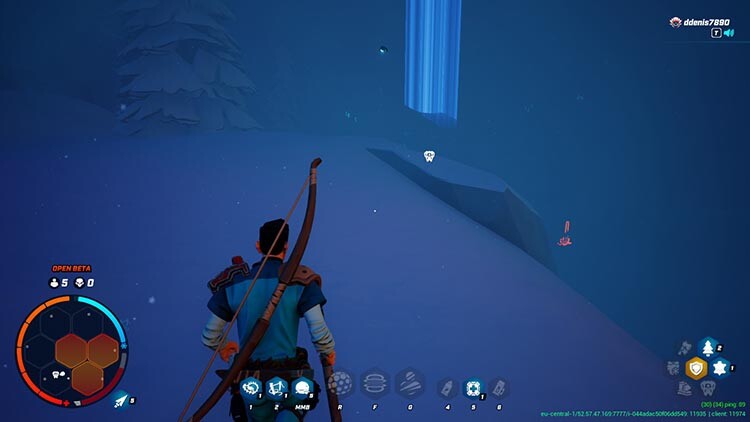The width and height of the screenshot is (750, 422).
Task: Click the circular hexagon minimap
Action: (x=72, y=350)
